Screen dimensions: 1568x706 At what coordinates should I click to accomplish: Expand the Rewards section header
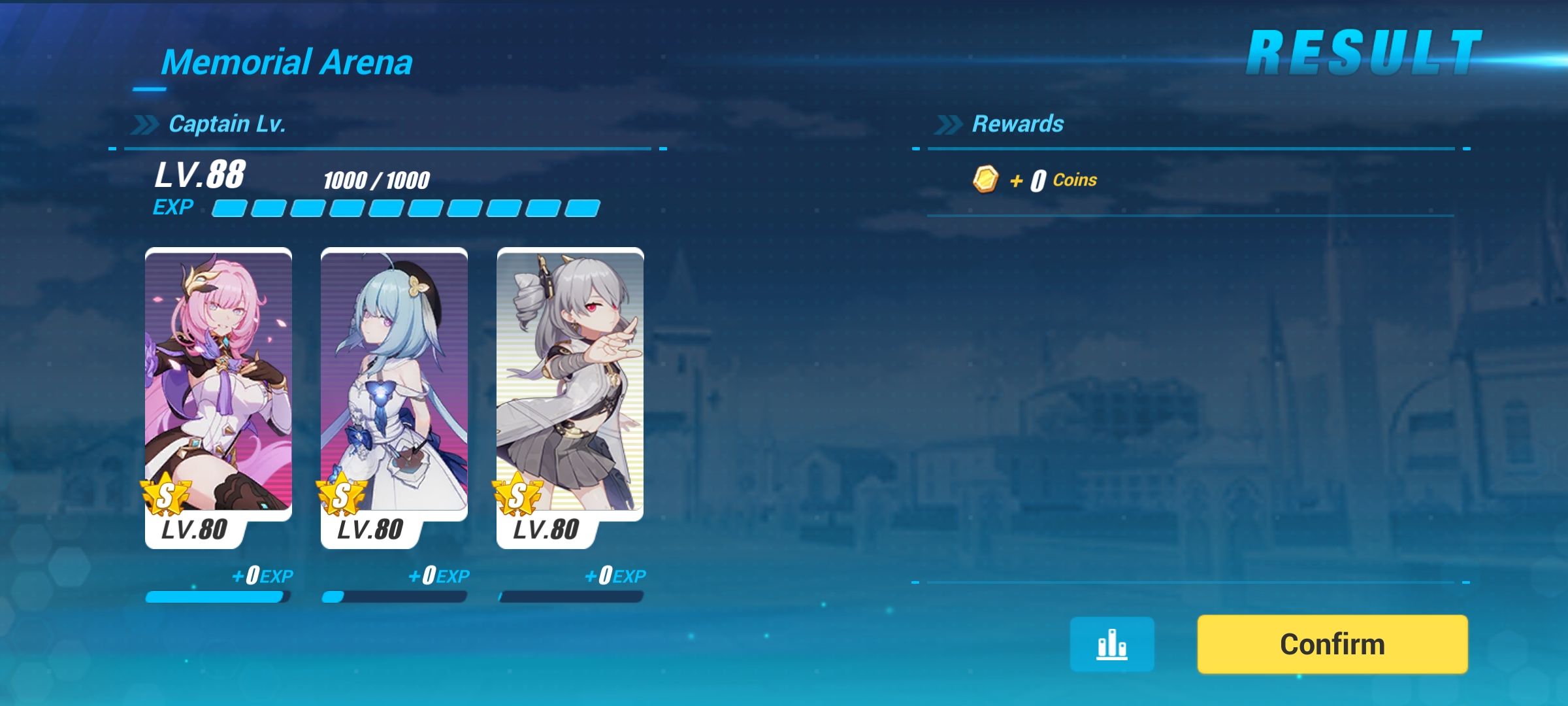(x=1018, y=123)
